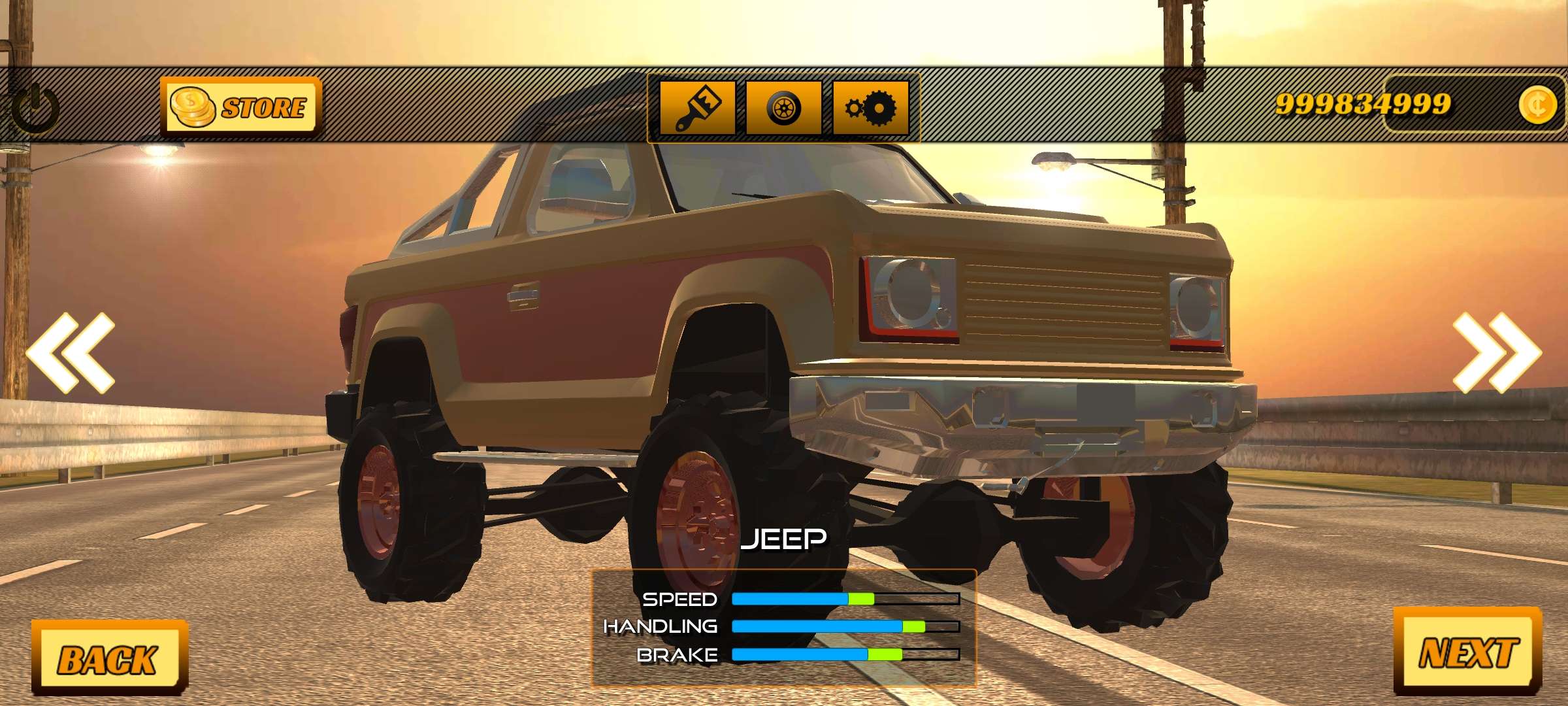This screenshot has height=706, width=1568.
Task: Show the previous vehicle with left arrows
Action: pyautogui.click(x=71, y=353)
